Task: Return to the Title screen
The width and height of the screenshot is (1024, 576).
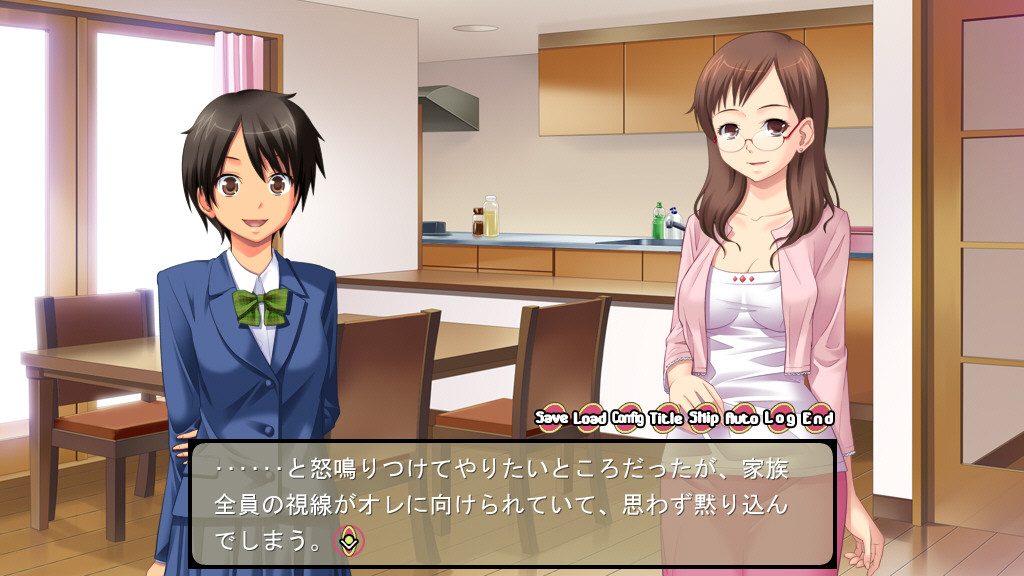Action: point(666,417)
